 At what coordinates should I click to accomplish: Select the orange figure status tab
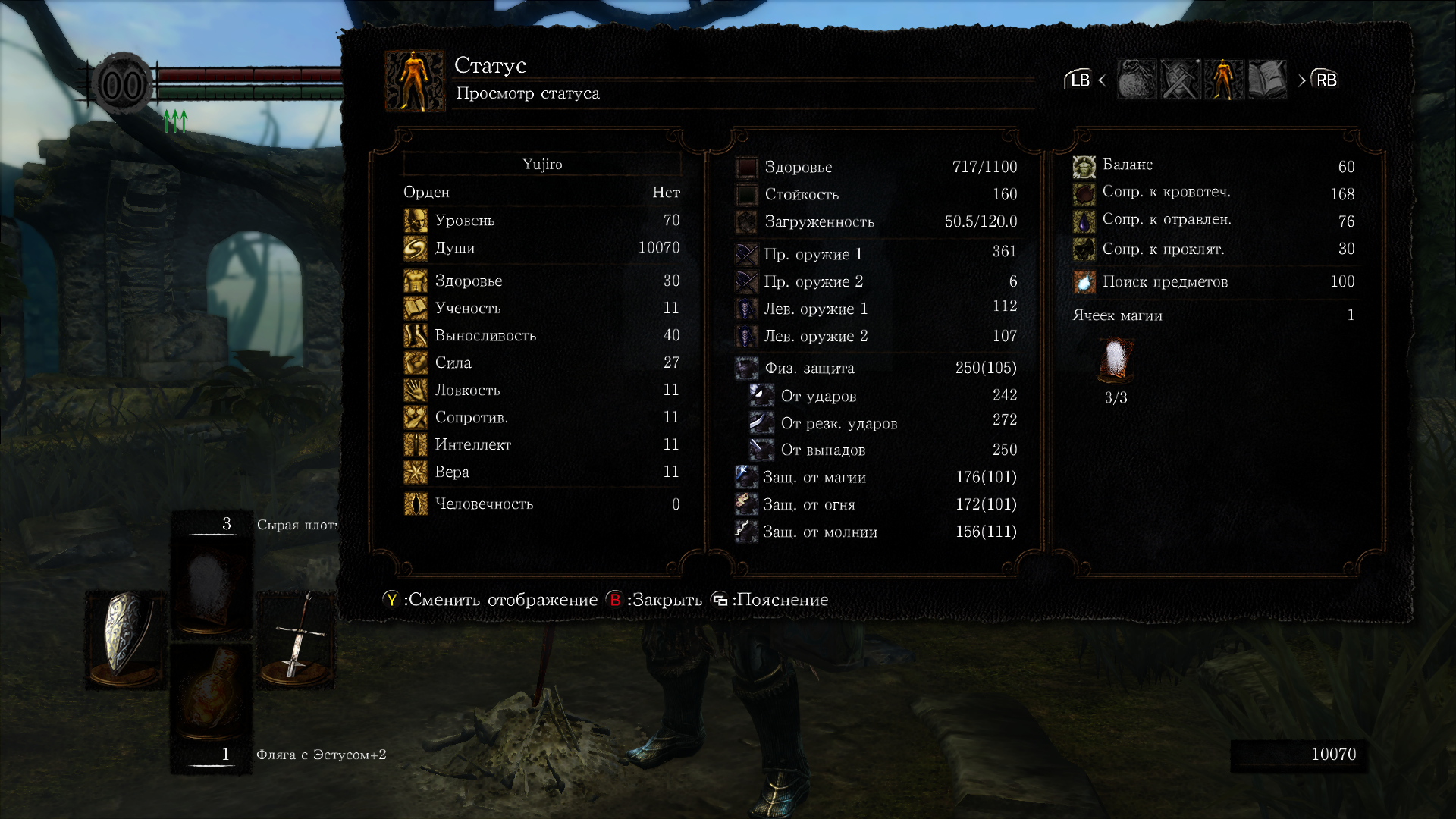click(1224, 80)
